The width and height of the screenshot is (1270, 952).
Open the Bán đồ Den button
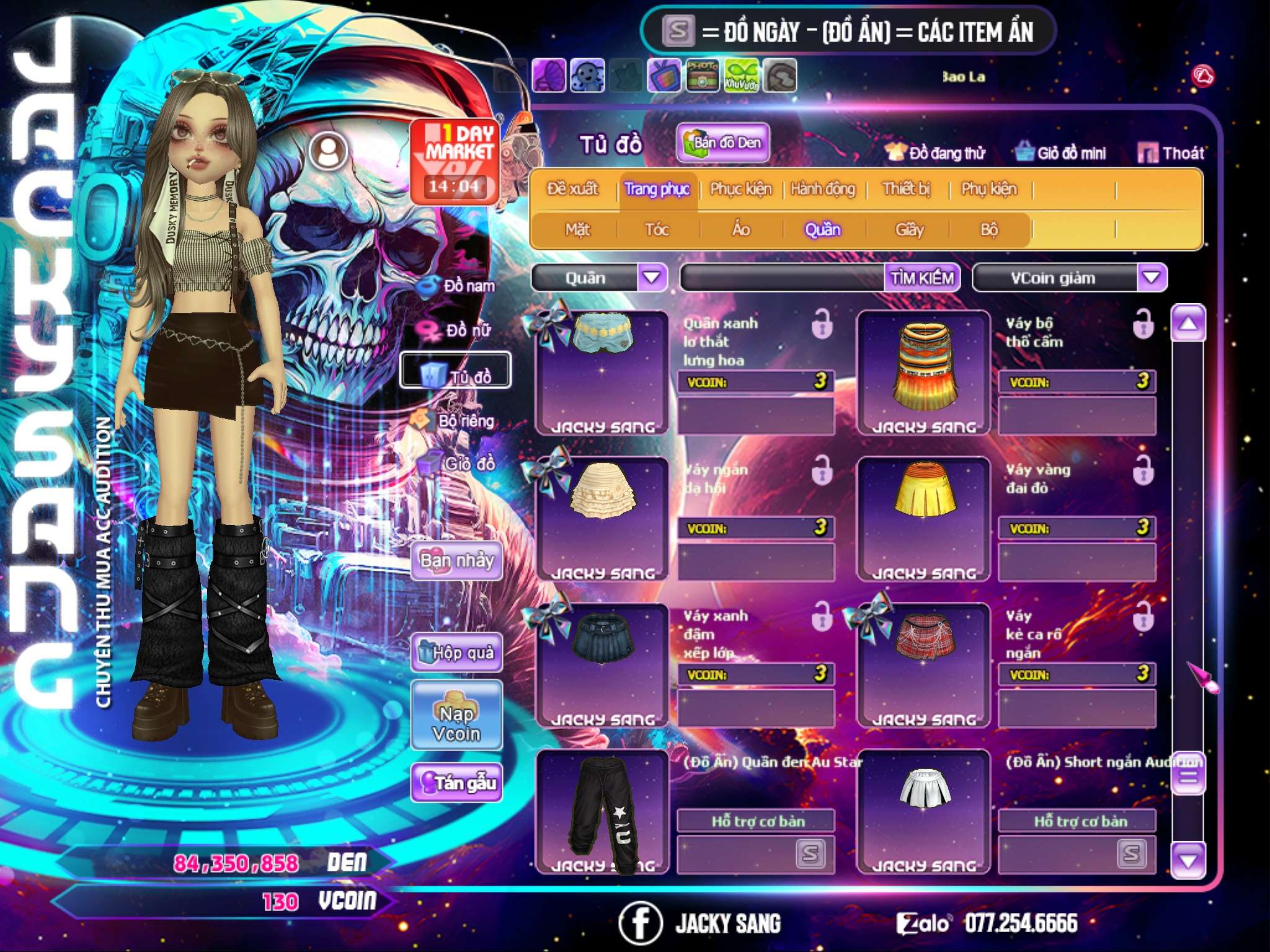pyautogui.click(x=722, y=143)
